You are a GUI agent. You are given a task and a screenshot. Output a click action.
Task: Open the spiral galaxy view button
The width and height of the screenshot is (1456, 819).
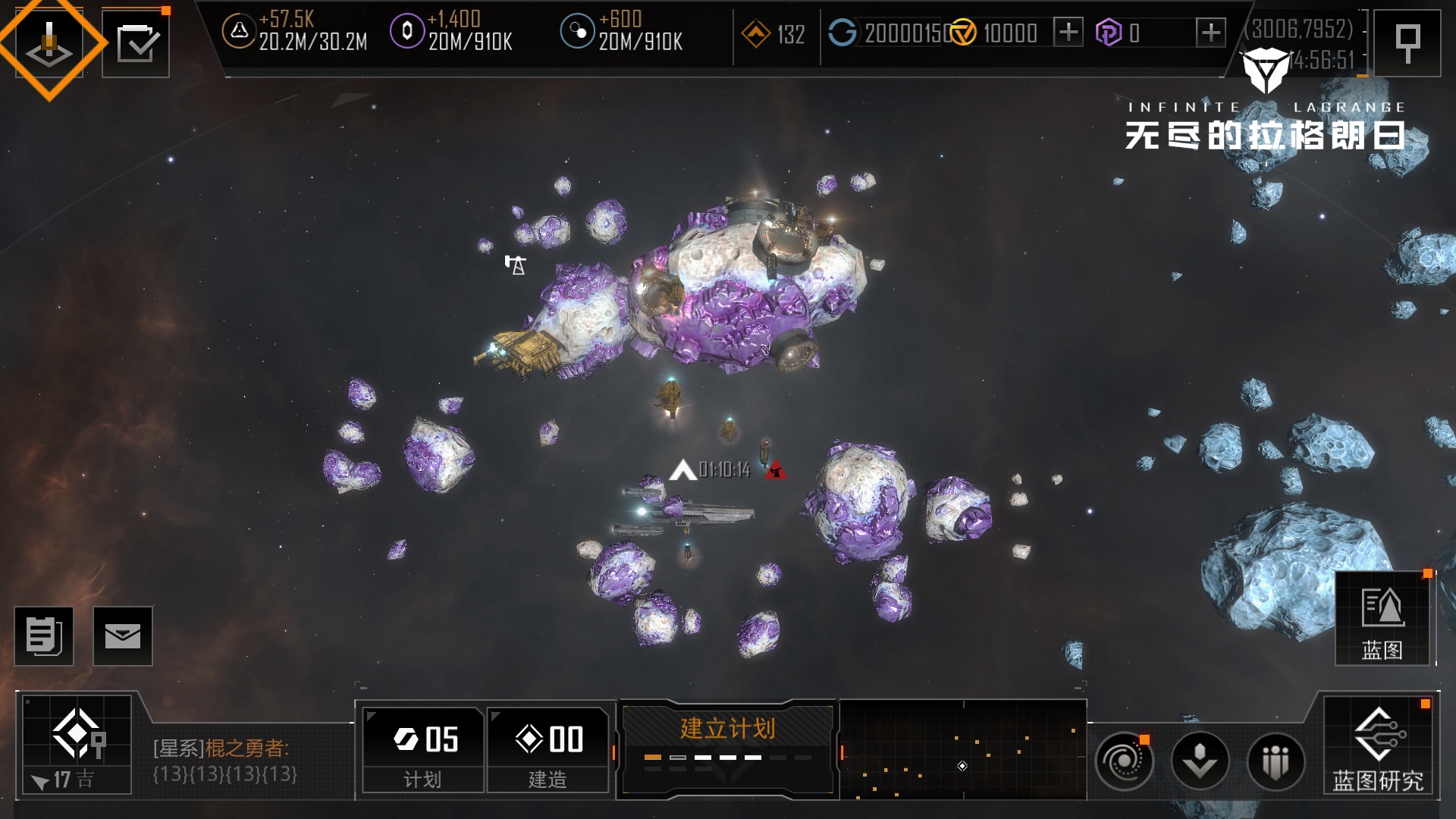point(1124,761)
